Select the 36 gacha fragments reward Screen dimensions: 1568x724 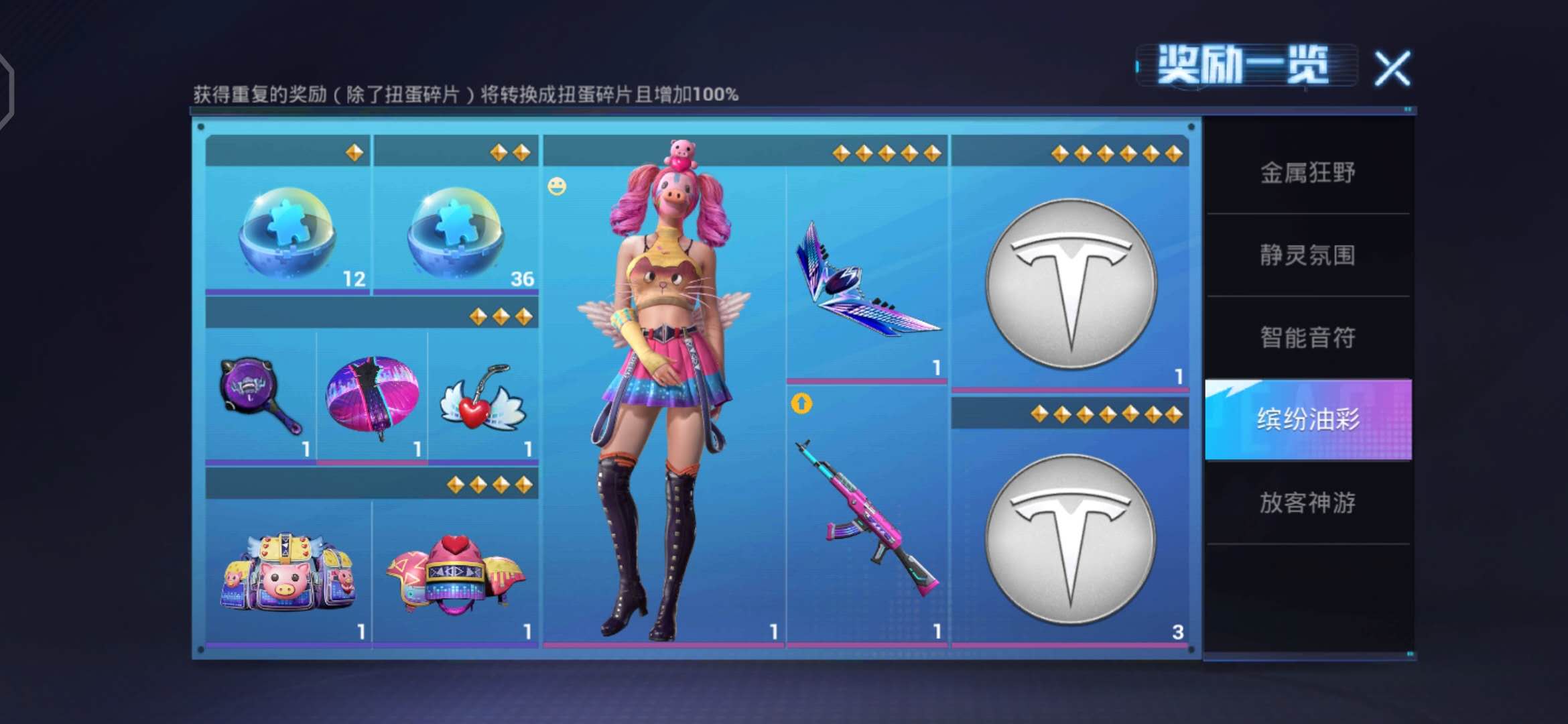456,231
